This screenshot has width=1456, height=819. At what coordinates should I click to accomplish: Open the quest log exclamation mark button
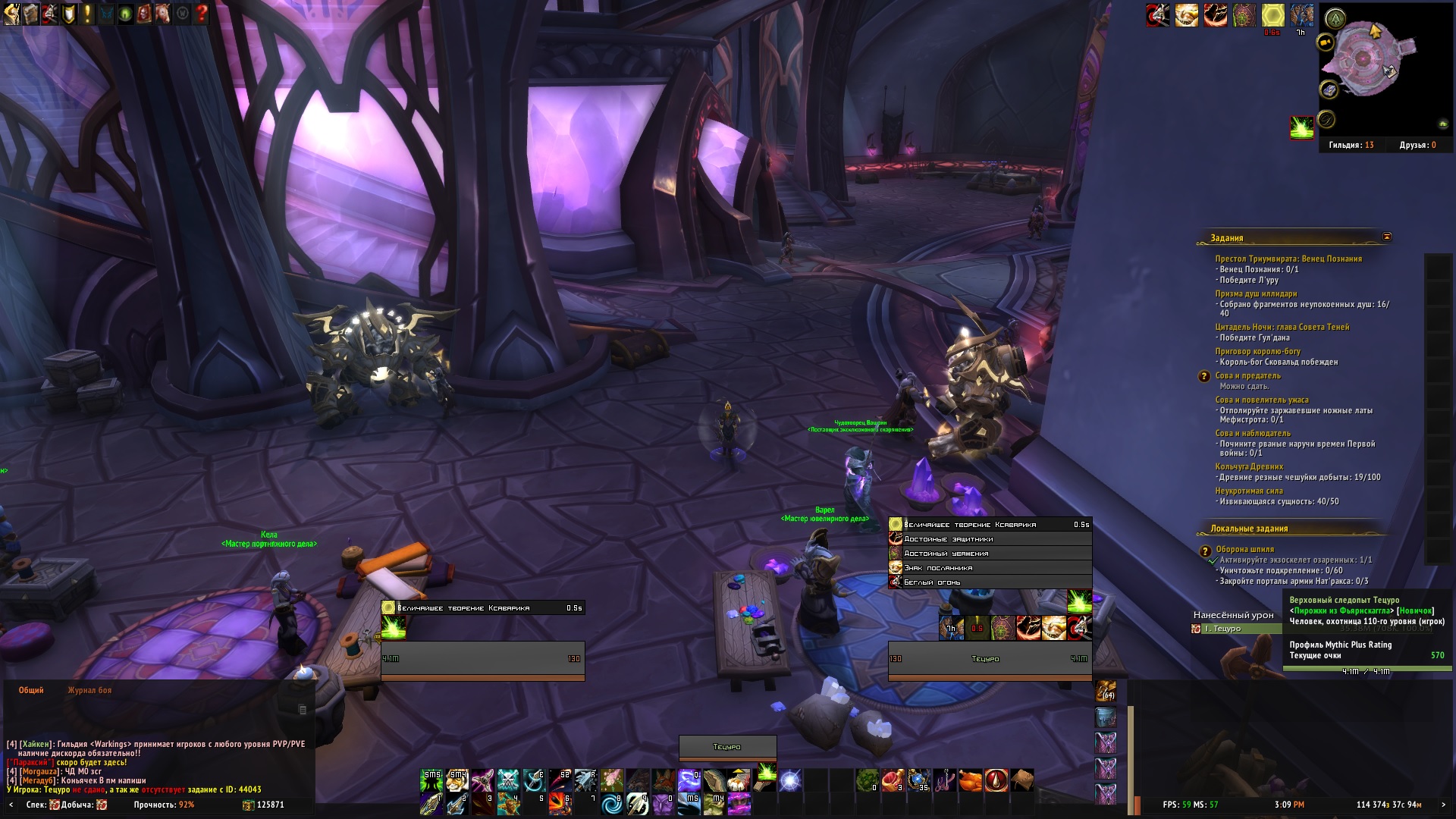[x=87, y=13]
